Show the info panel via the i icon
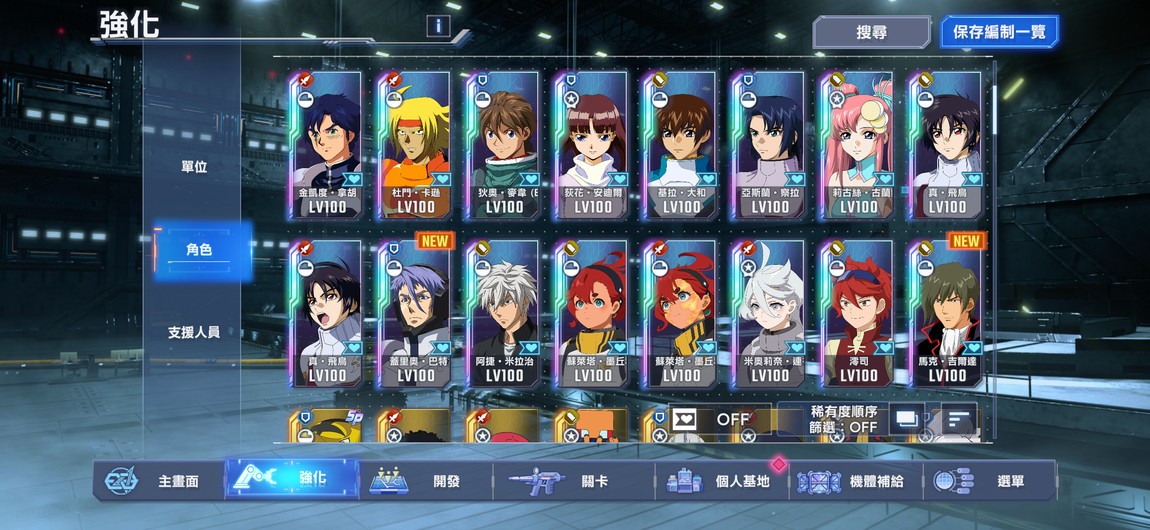This screenshot has width=1150, height=530. 438,27
